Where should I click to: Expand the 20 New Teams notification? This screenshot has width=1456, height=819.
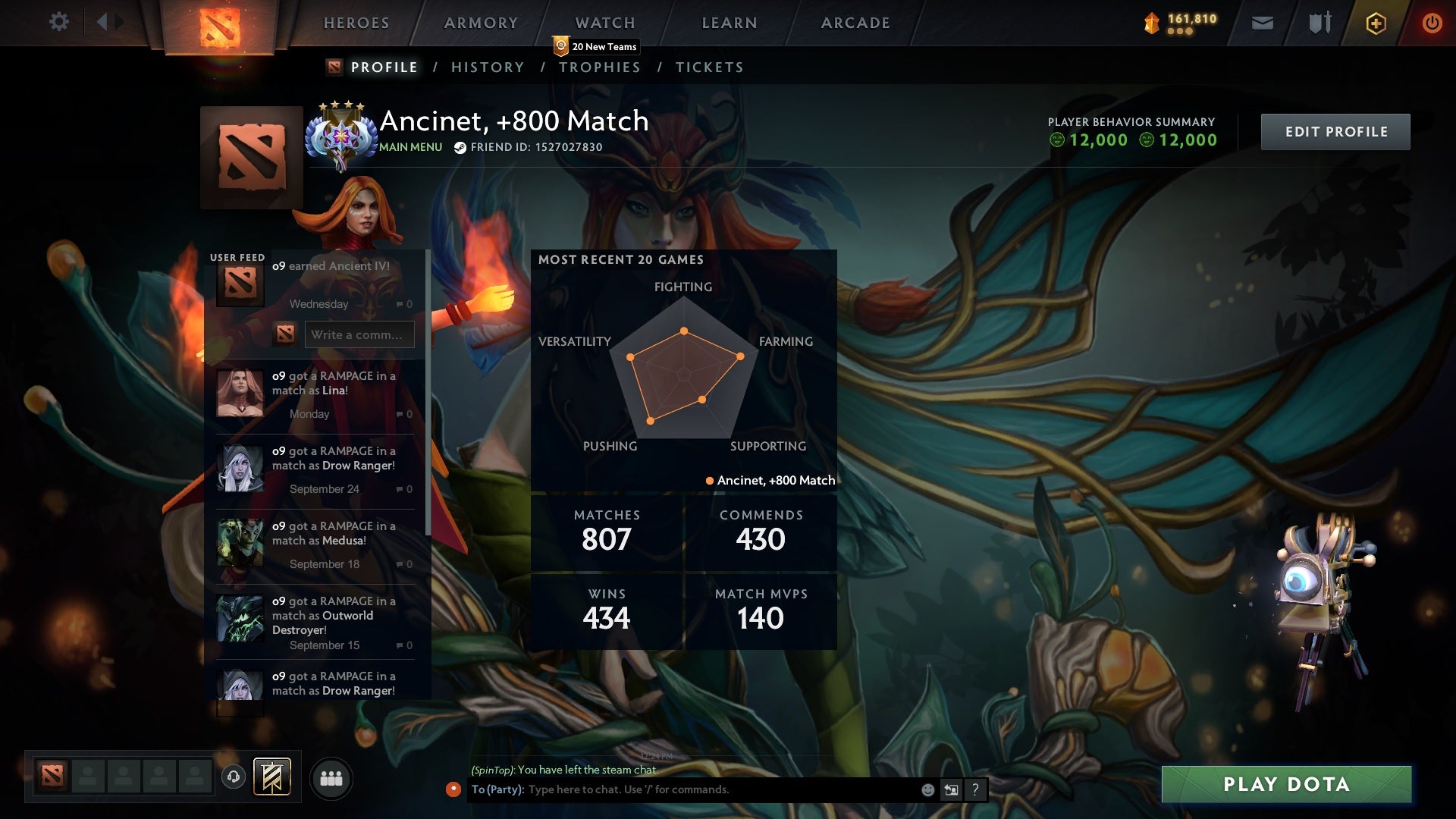pyautogui.click(x=595, y=45)
